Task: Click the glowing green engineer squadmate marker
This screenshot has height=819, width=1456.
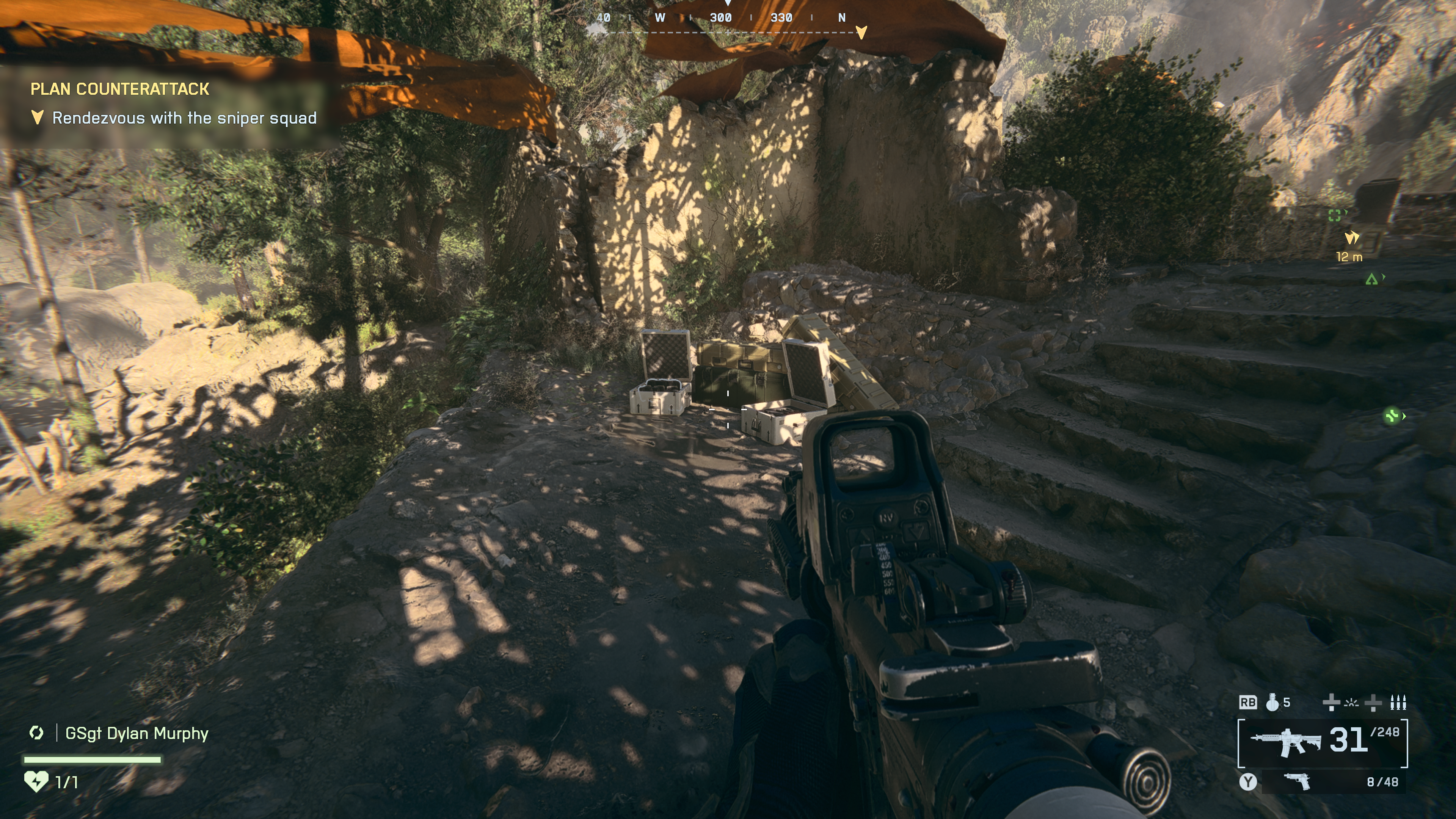Action: [1392, 417]
